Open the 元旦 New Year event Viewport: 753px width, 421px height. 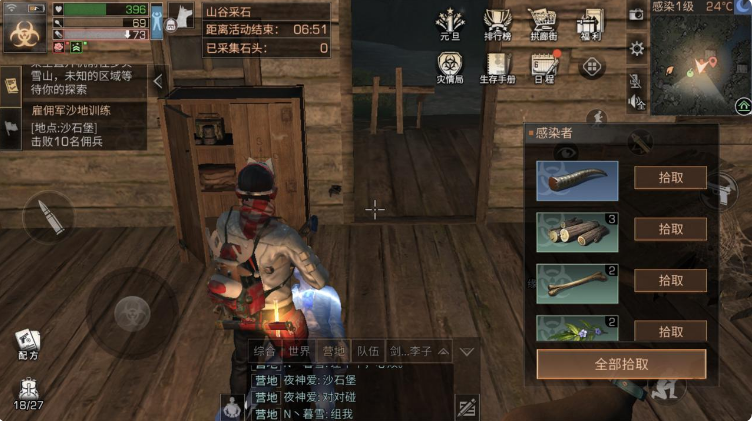click(x=450, y=24)
